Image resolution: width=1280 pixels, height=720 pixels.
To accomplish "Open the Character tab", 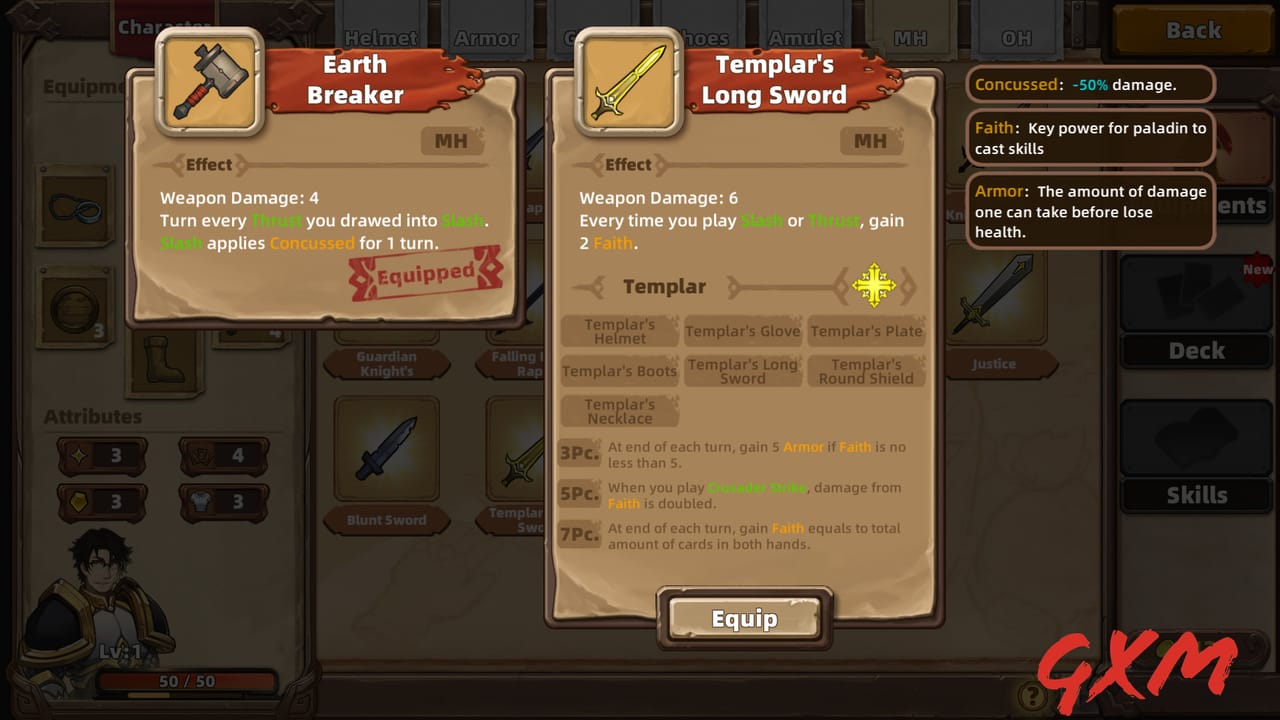I will coord(163,25).
